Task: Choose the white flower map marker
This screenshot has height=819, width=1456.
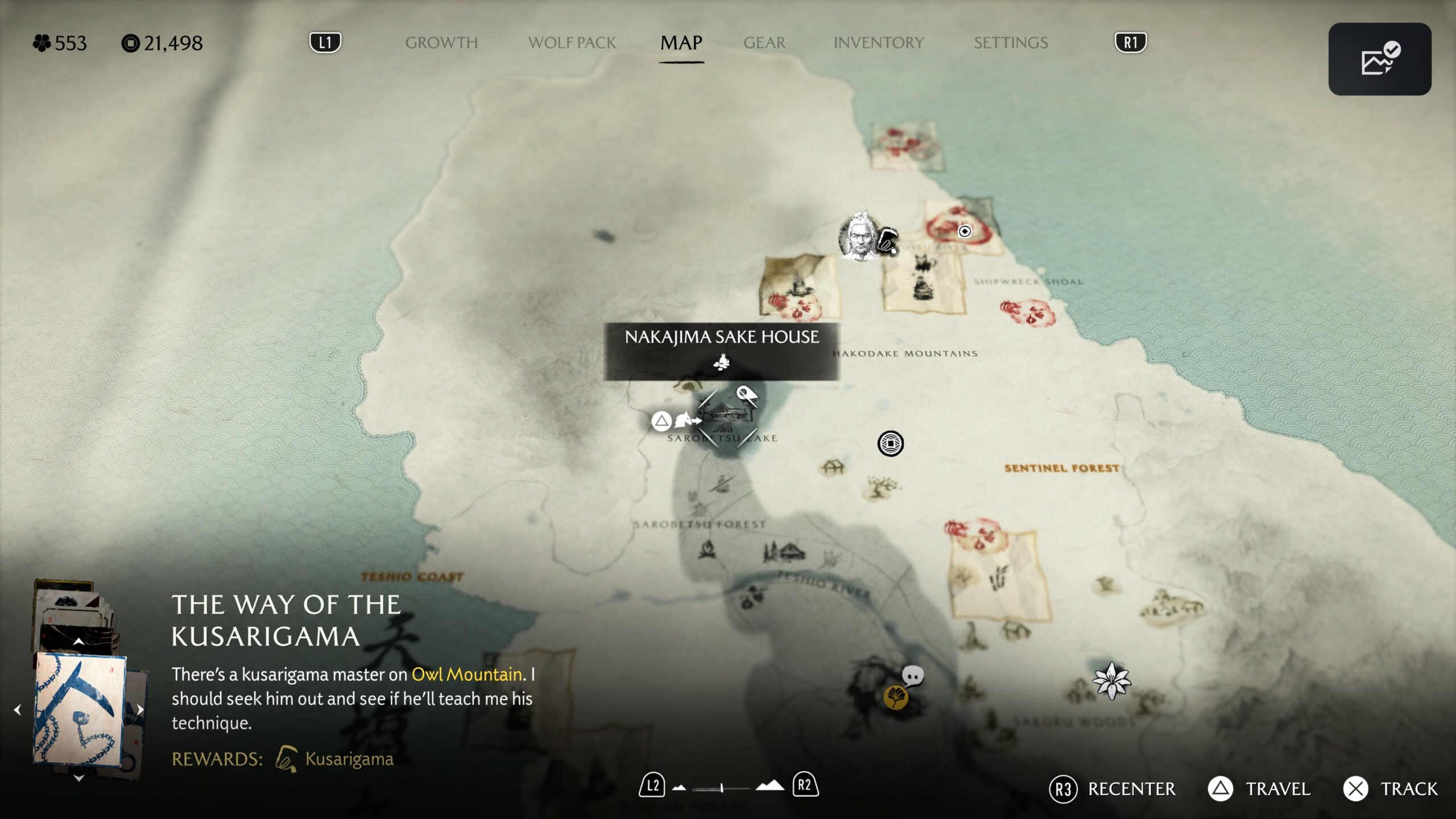Action: (x=1111, y=681)
